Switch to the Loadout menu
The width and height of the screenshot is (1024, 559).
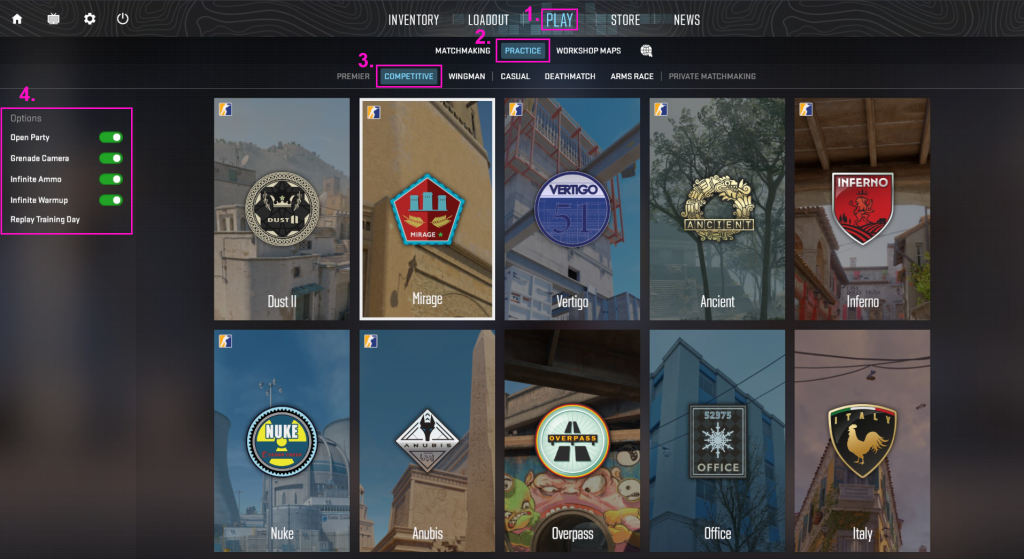pos(488,20)
